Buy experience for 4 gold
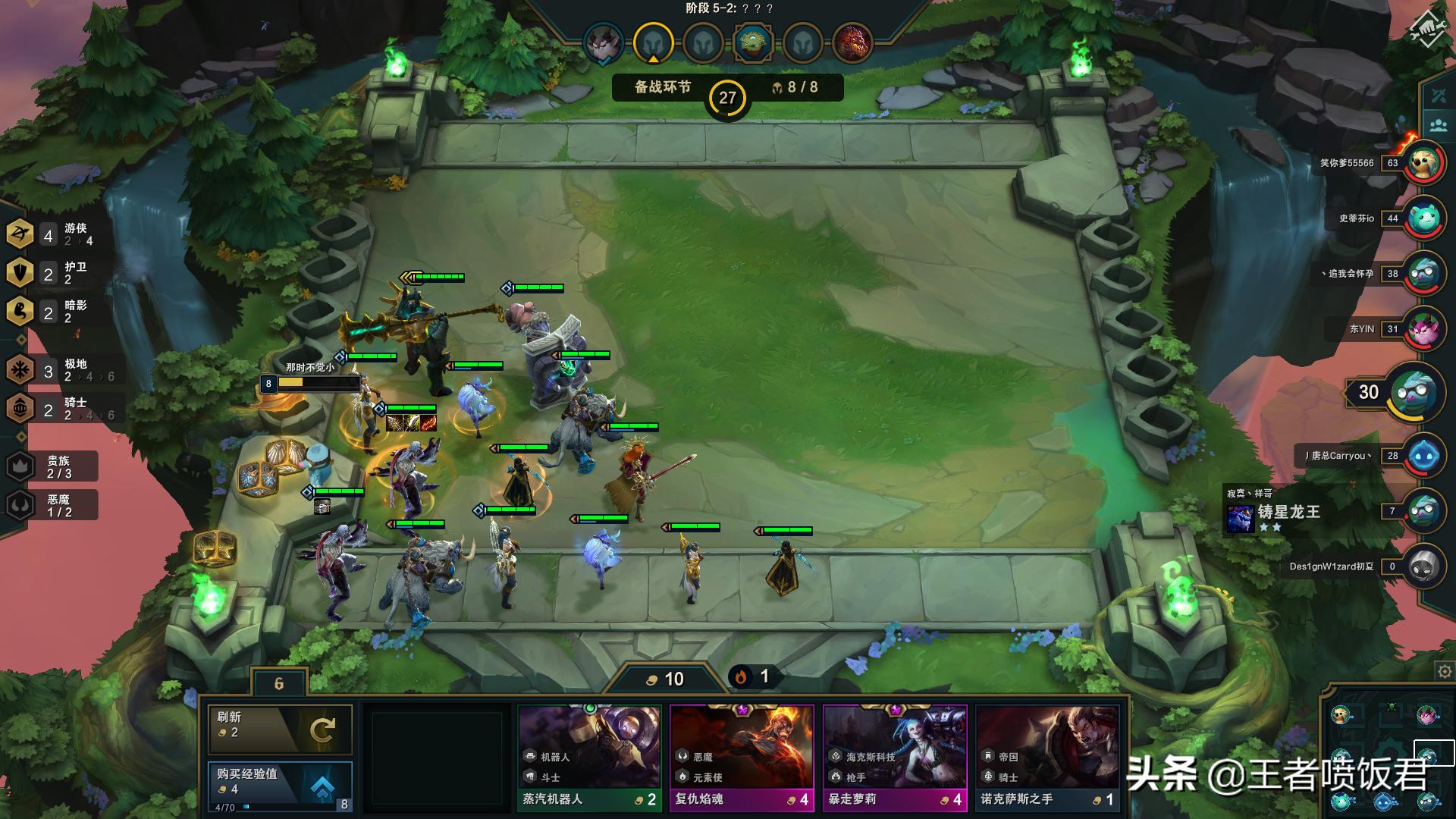The width and height of the screenshot is (1456, 819). click(x=280, y=785)
